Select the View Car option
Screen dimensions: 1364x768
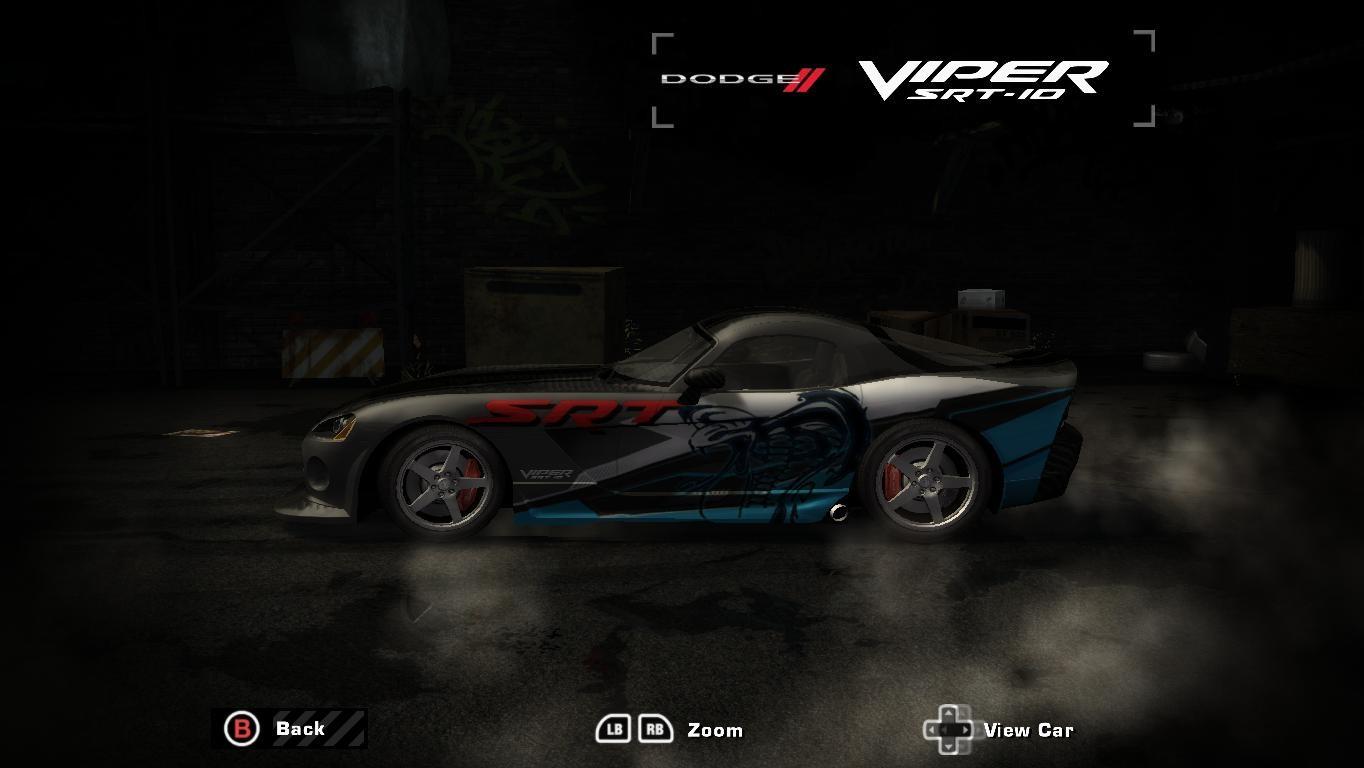(1030, 729)
